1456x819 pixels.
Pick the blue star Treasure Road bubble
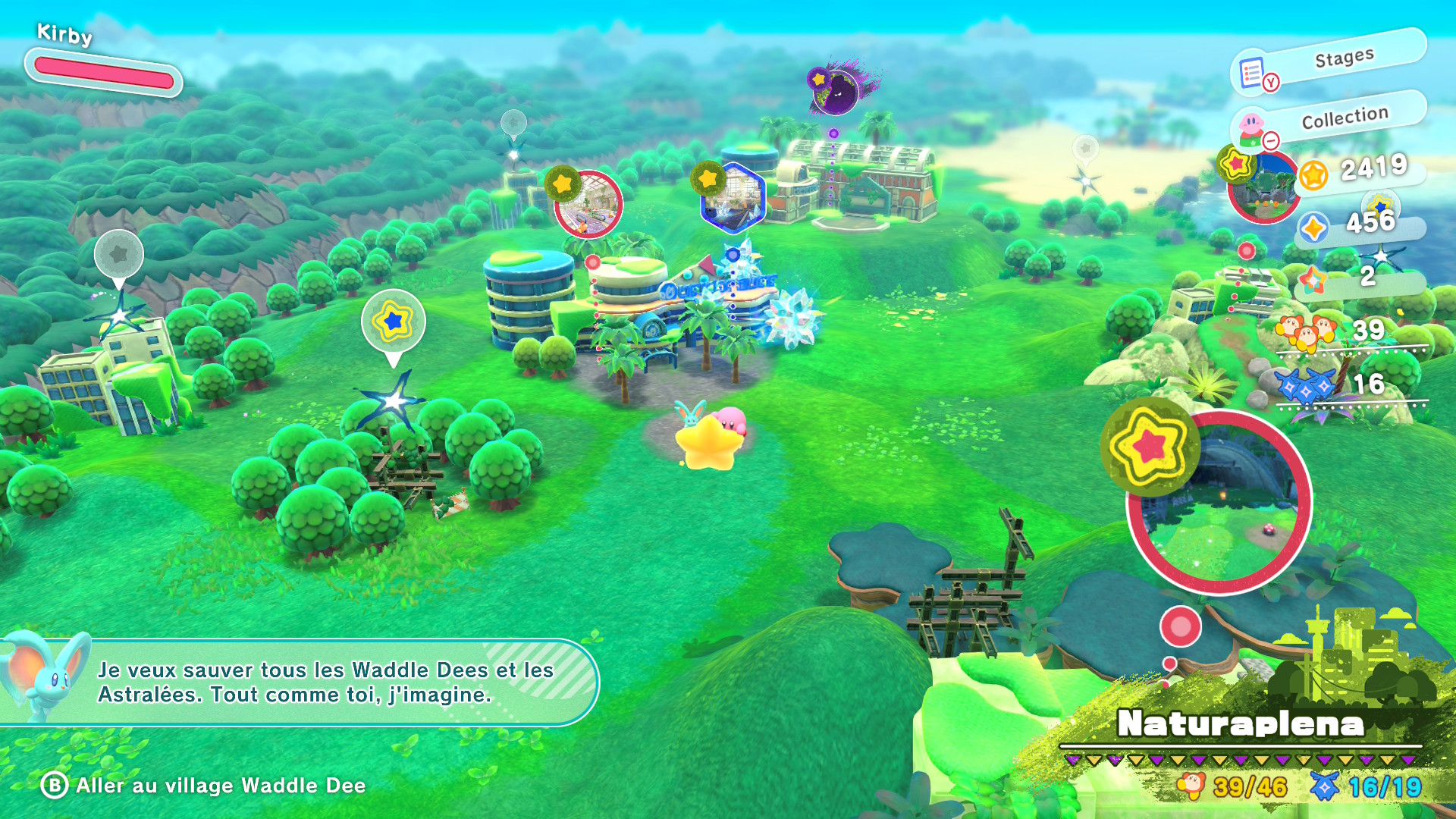pos(393,322)
